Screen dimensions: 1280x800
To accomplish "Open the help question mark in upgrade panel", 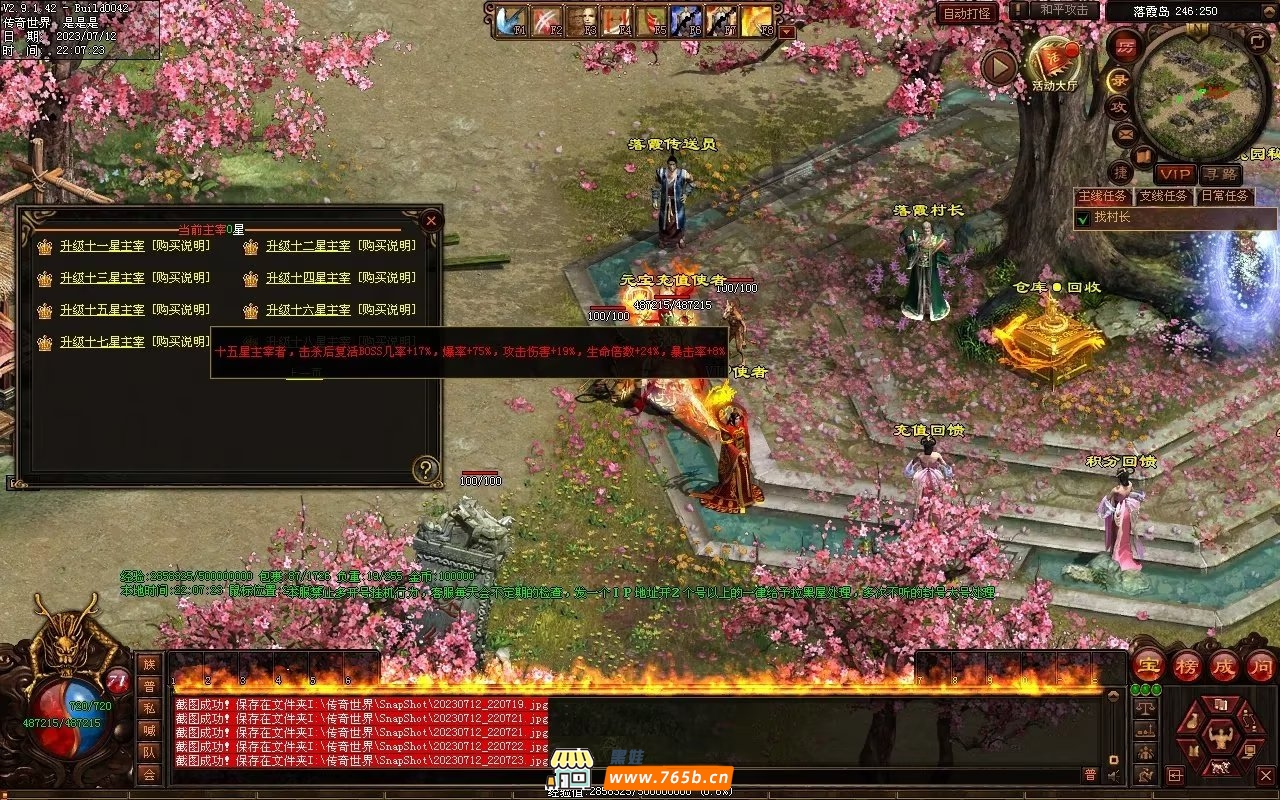I will [x=426, y=469].
